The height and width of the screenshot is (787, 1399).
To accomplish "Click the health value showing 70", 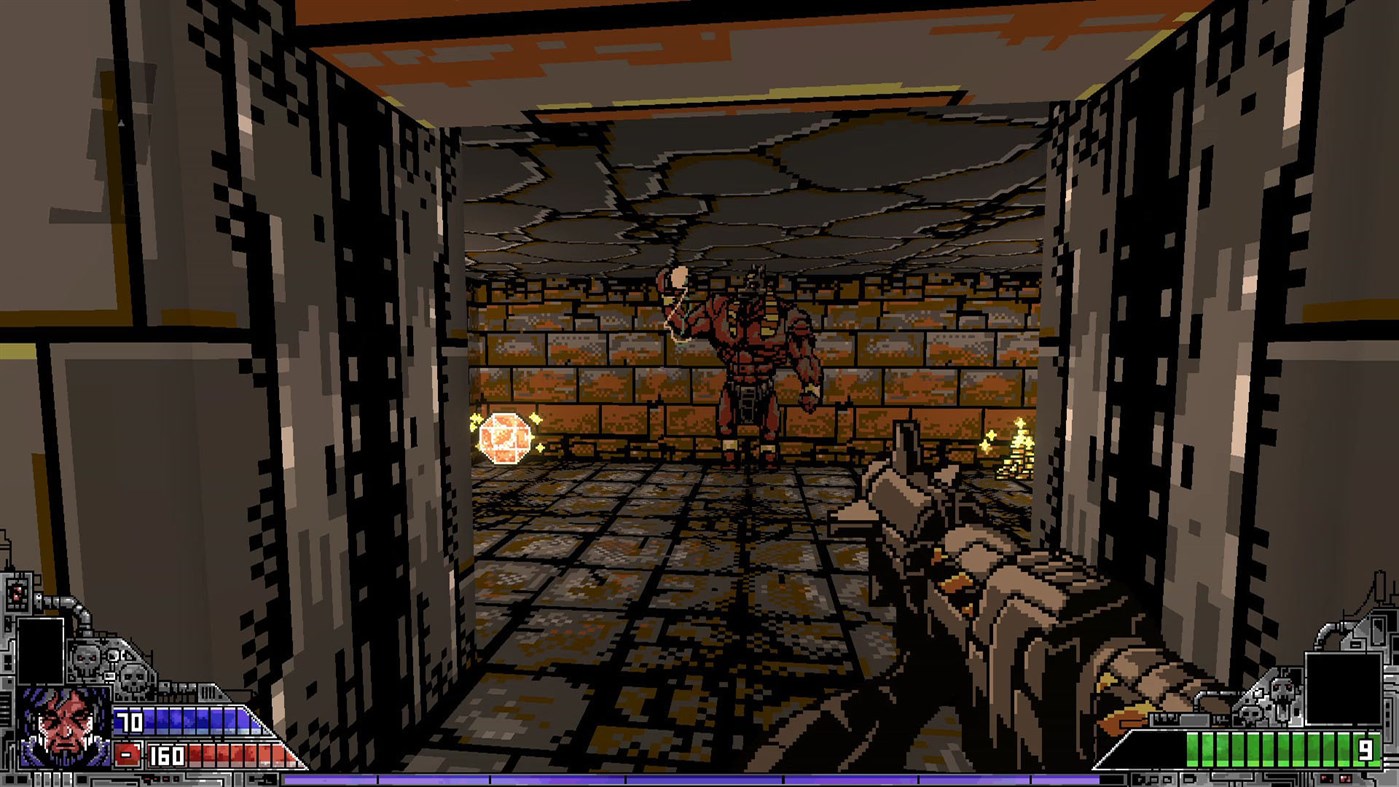I will click(128, 720).
